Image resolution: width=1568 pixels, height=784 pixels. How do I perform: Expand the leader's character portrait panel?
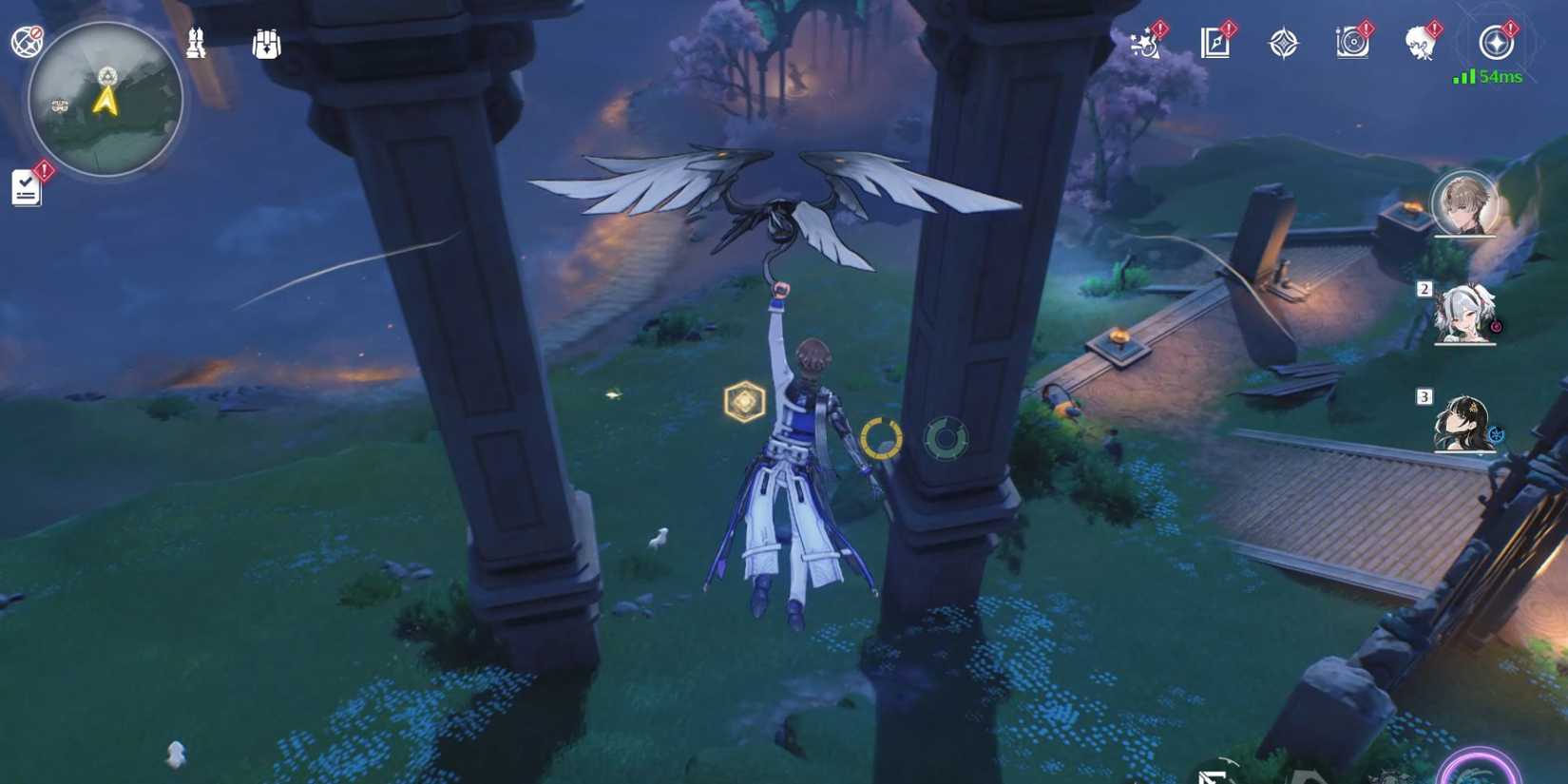click(1461, 207)
